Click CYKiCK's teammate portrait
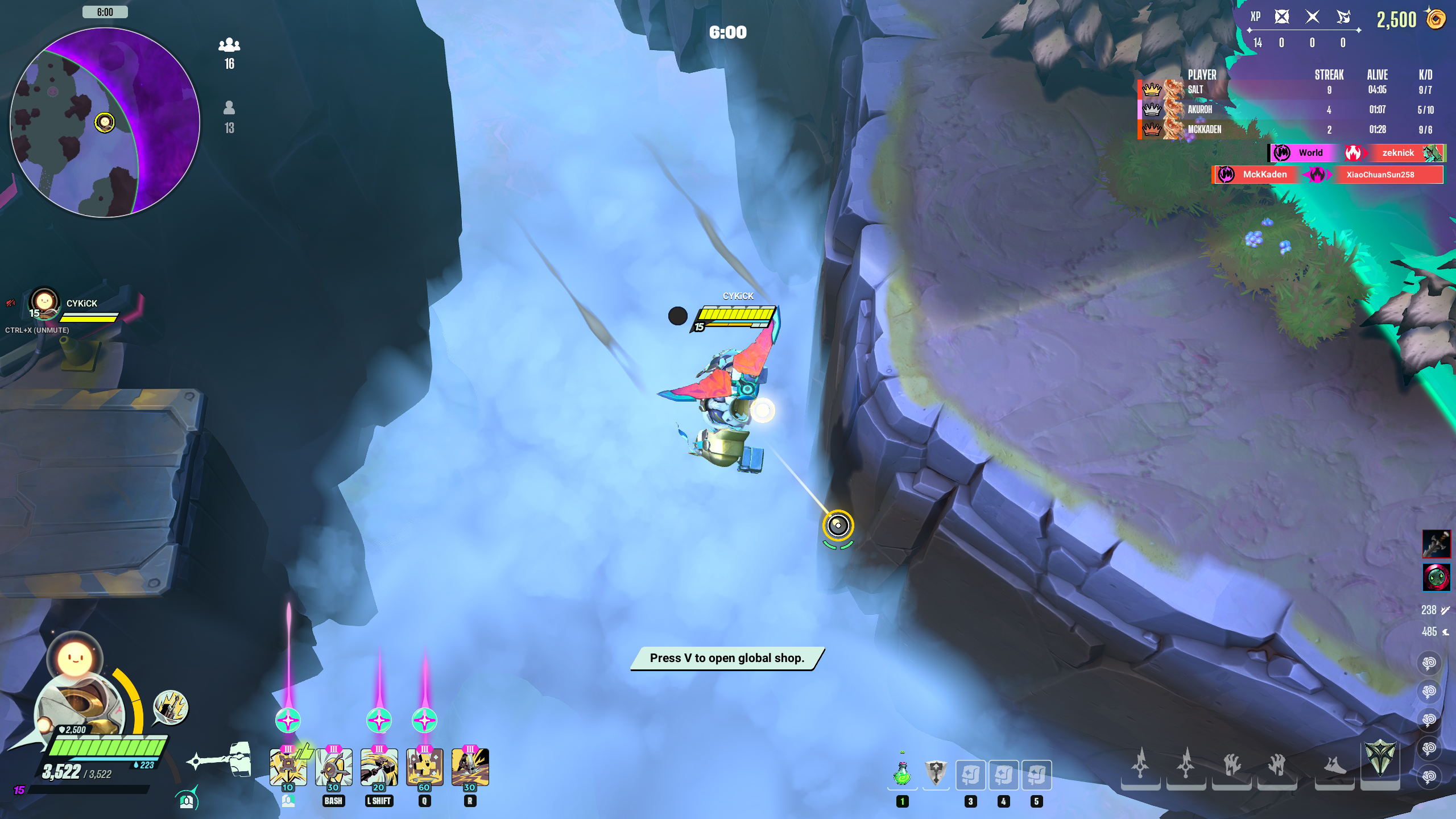This screenshot has width=1456, height=819. point(44,303)
